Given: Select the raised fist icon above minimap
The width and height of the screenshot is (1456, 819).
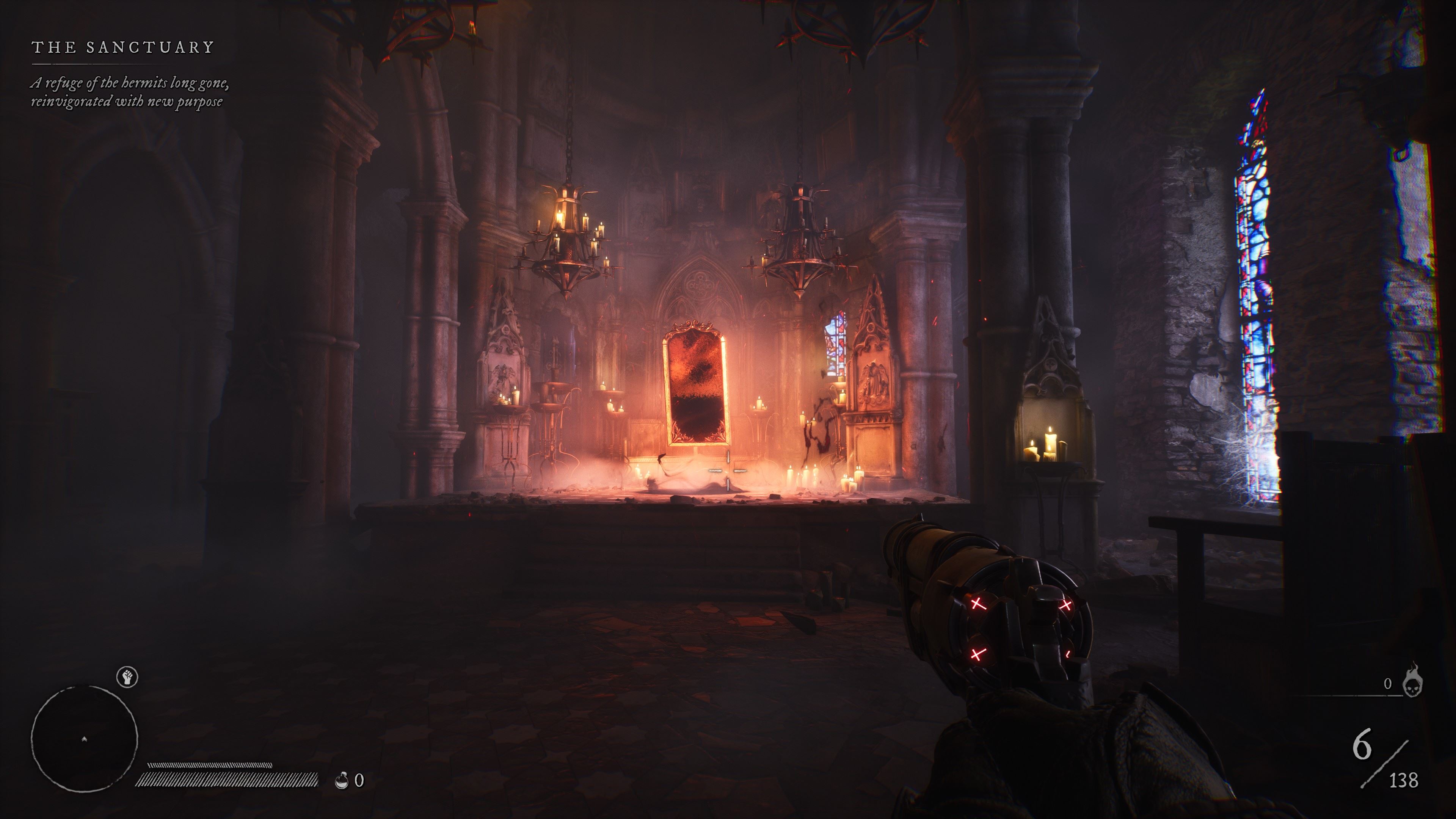Looking at the screenshot, I should click(128, 676).
